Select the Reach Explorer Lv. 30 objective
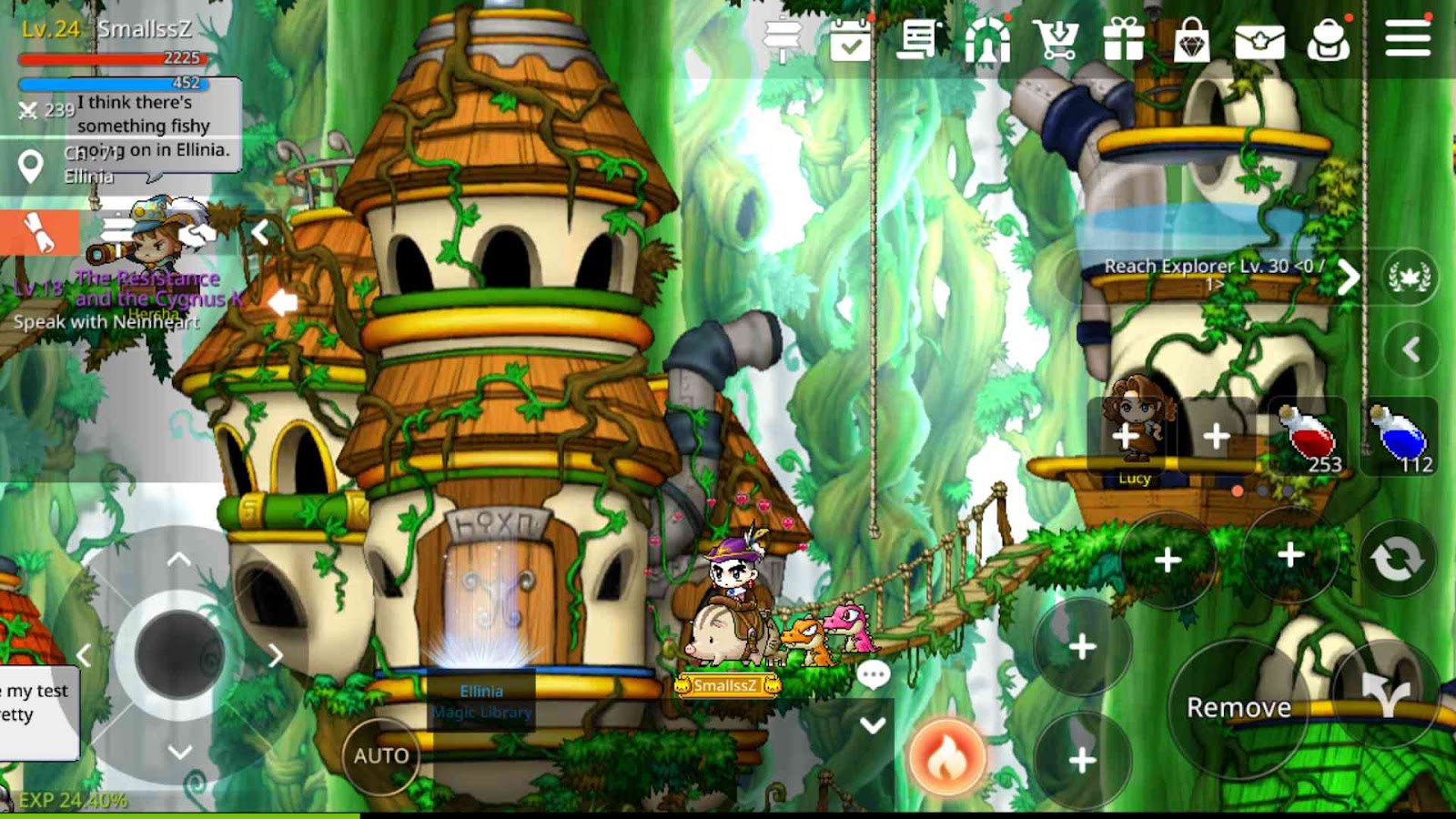Image resolution: width=1456 pixels, height=819 pixels. click(x=1214, y=271)
